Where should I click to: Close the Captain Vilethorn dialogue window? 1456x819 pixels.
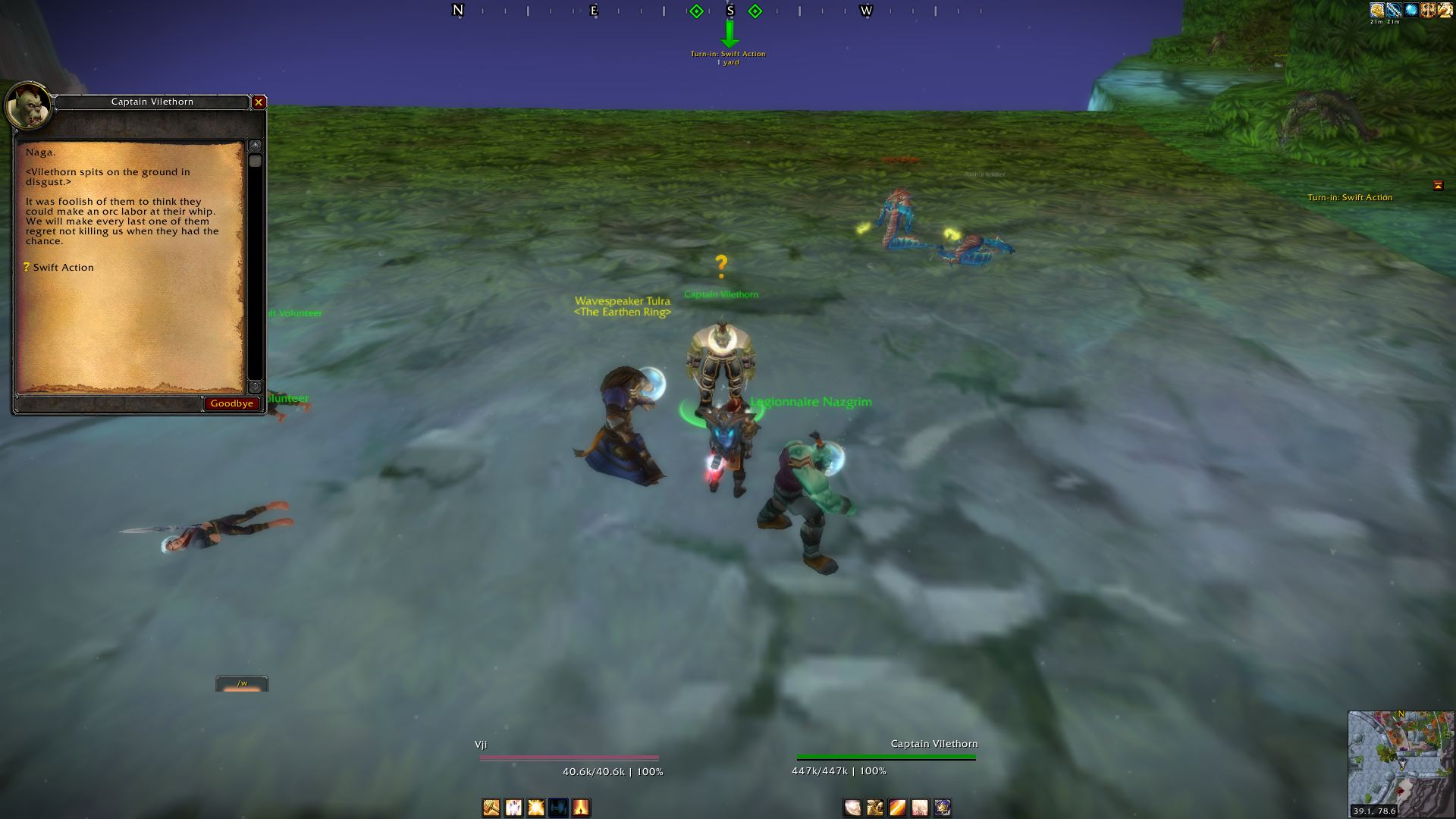click(259, 102)
